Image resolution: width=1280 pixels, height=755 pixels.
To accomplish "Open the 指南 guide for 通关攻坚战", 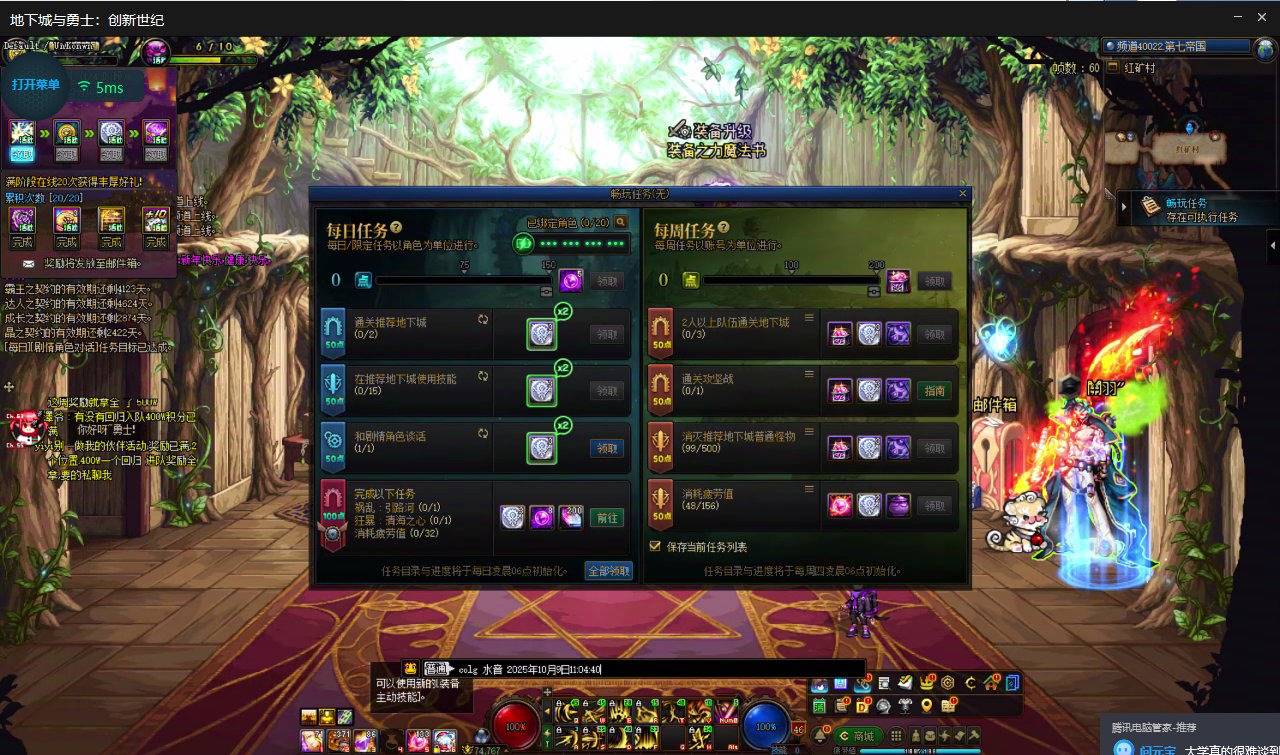I will point(935,391).
